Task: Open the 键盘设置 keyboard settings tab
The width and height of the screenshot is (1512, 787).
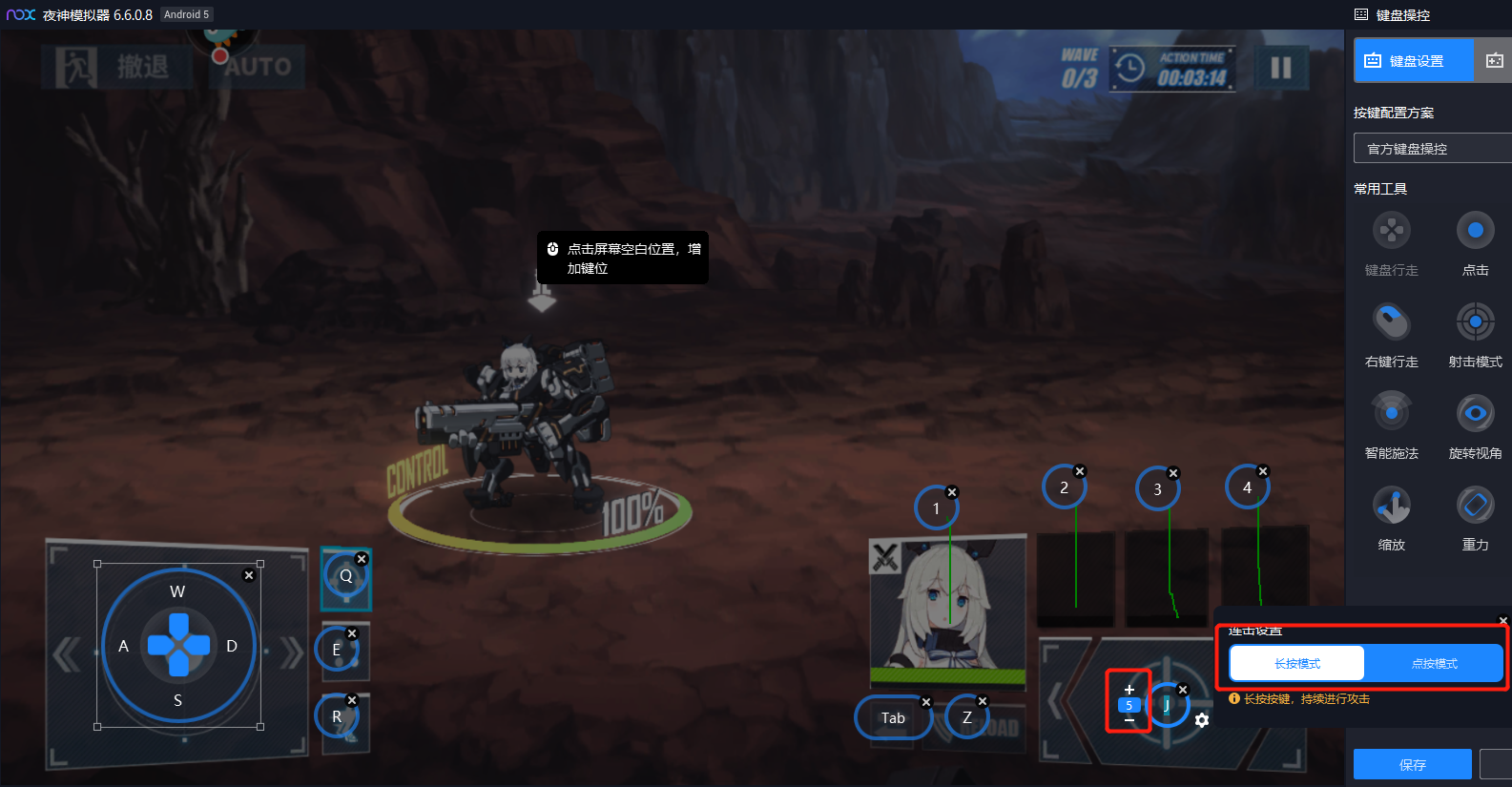Action: coord(1414,61)
